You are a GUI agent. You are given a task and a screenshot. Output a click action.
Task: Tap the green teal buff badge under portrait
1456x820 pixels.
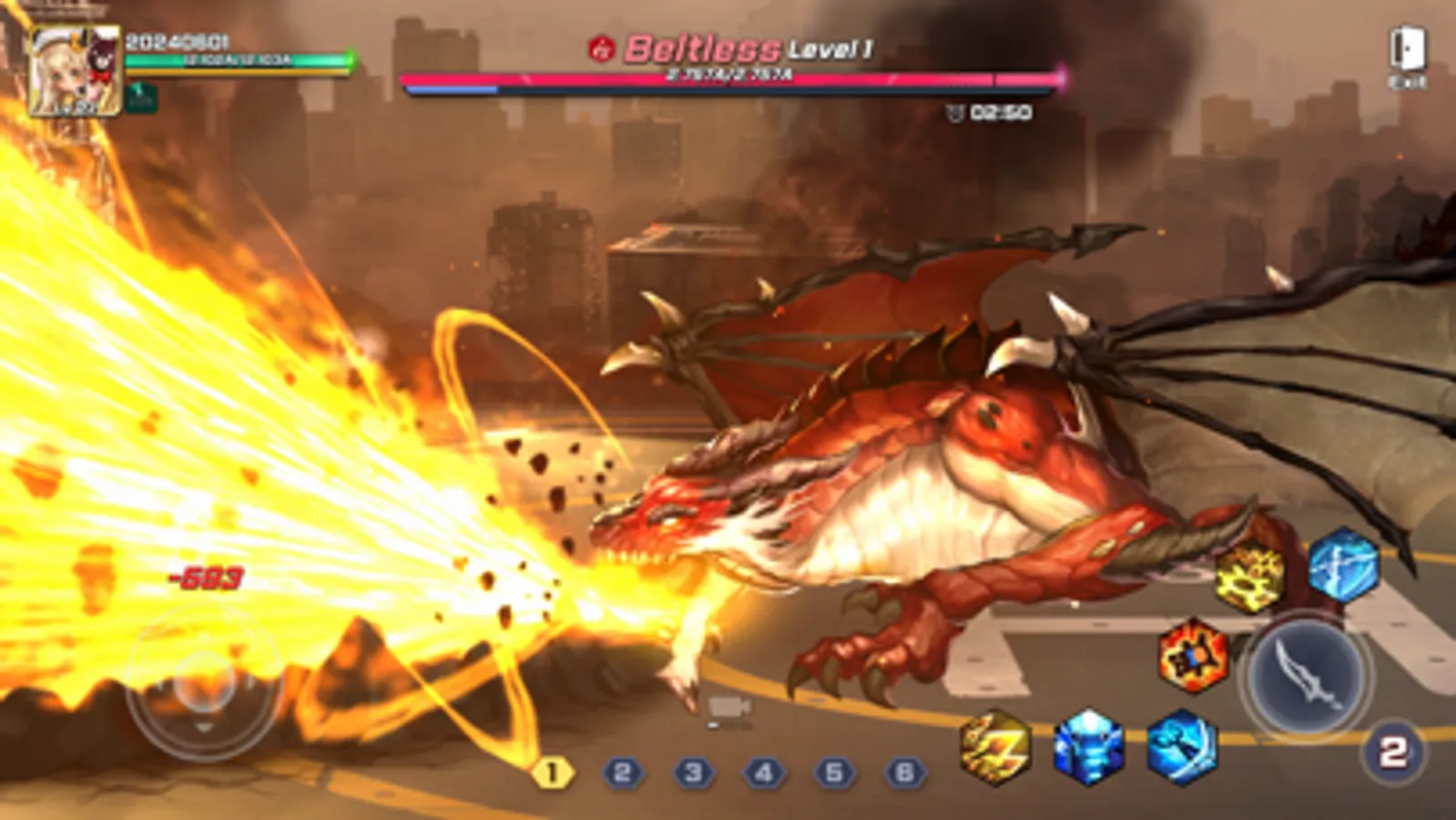141,98
